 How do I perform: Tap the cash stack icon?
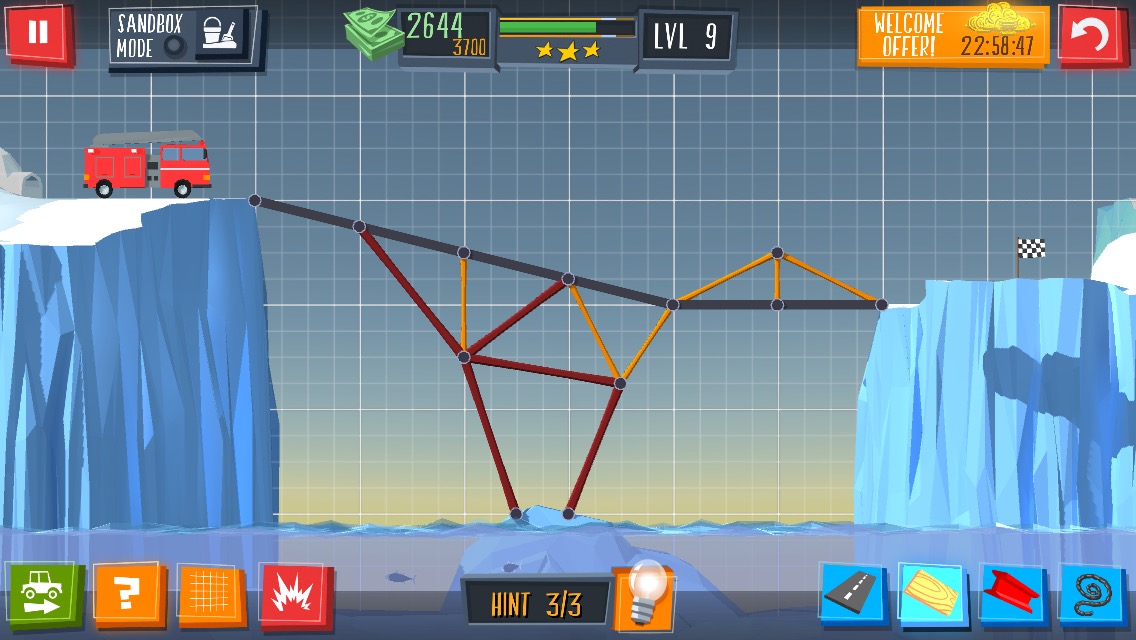372,36
